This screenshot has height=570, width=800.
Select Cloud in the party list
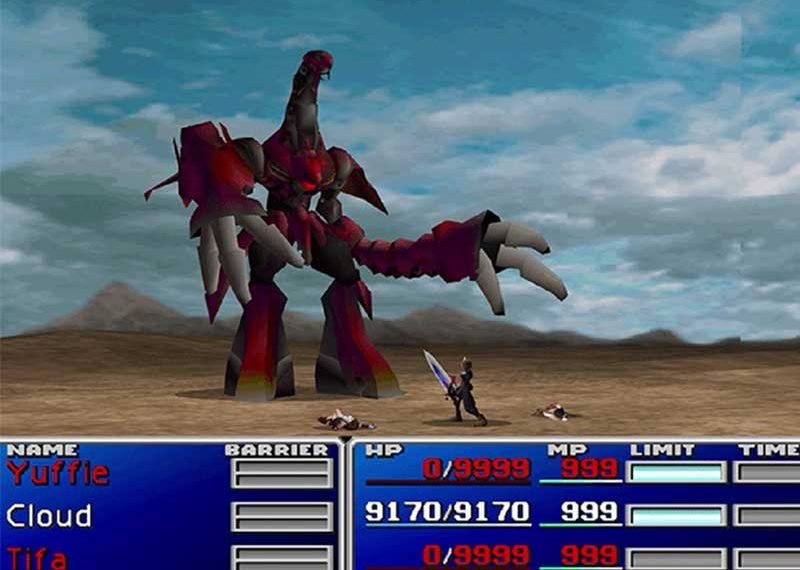(49, 516)
